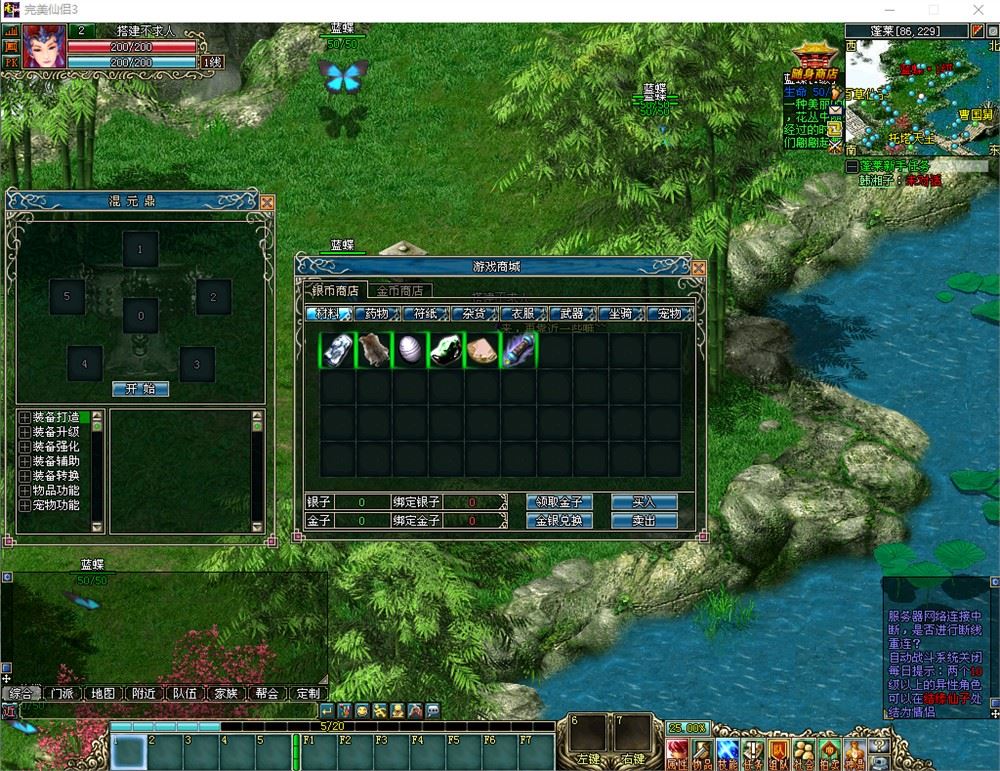Claim gold with 领取金子 button
Screen dimensions: 1000x771
coord(559,502)
